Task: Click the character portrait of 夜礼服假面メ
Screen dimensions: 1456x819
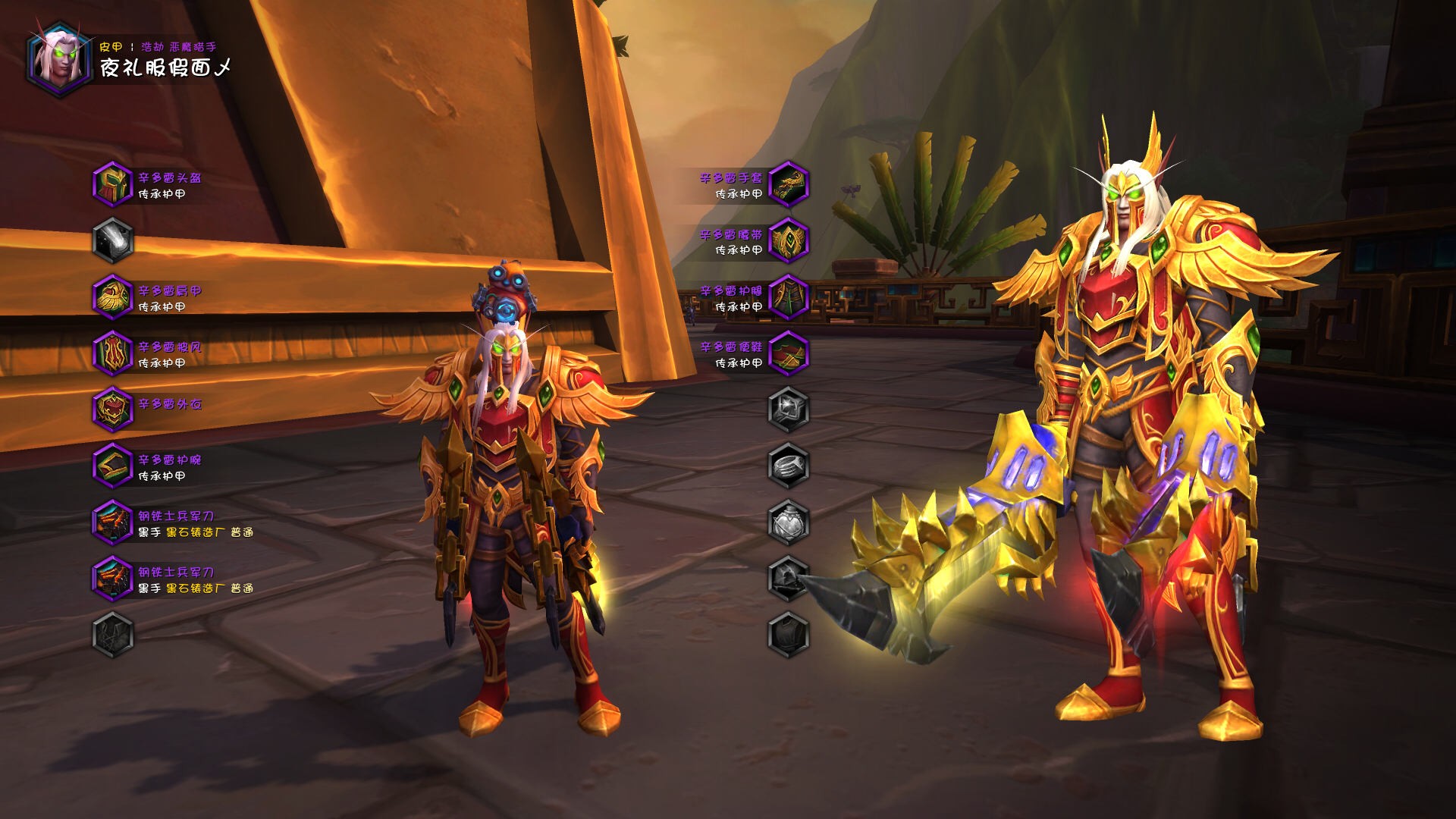Action: point(58,58)
